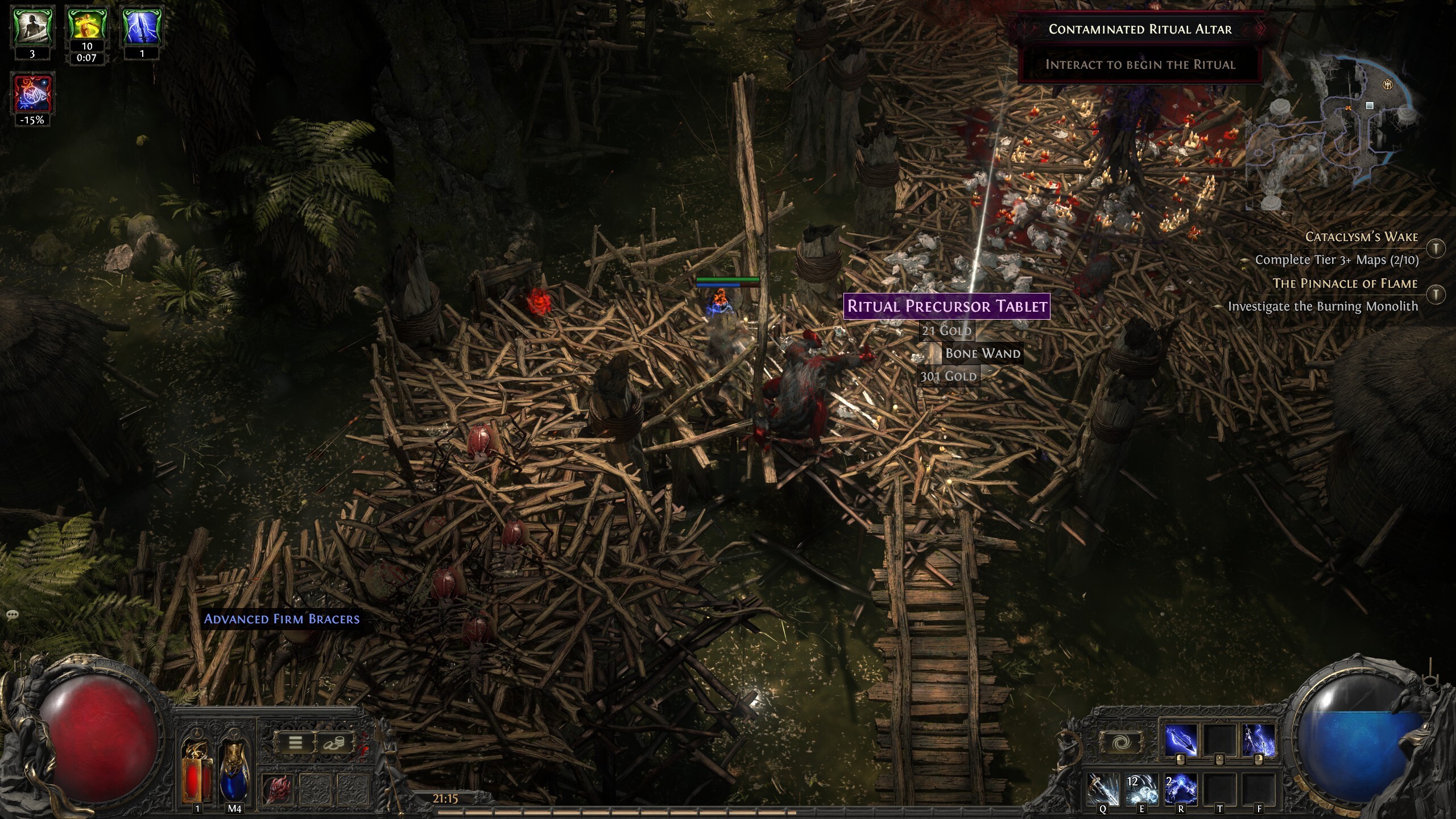This screenshot has height=819, width=1456.
Task: Pick up the Ritual Precursor Tablet label
Action: coord(947,306)
